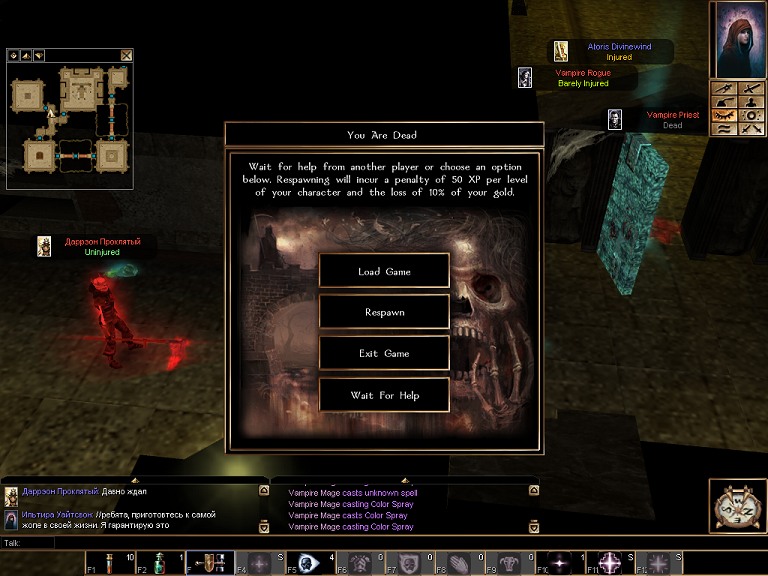Select Aloris Divinewind's portrait
This screenshot has width=768, height=576.
[x=561, y=51]
